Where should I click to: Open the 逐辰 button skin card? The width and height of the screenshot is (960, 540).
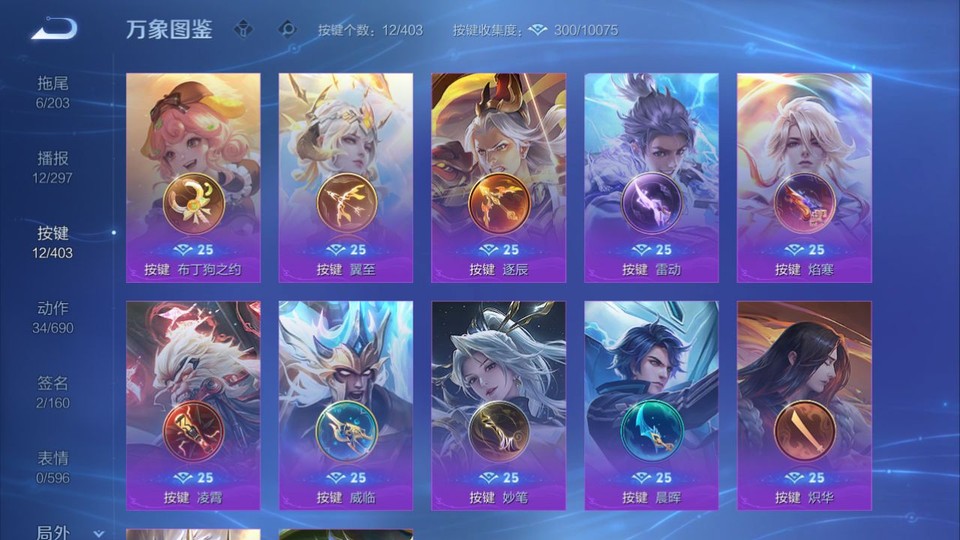pyautogui.click(x=498, y=177)
